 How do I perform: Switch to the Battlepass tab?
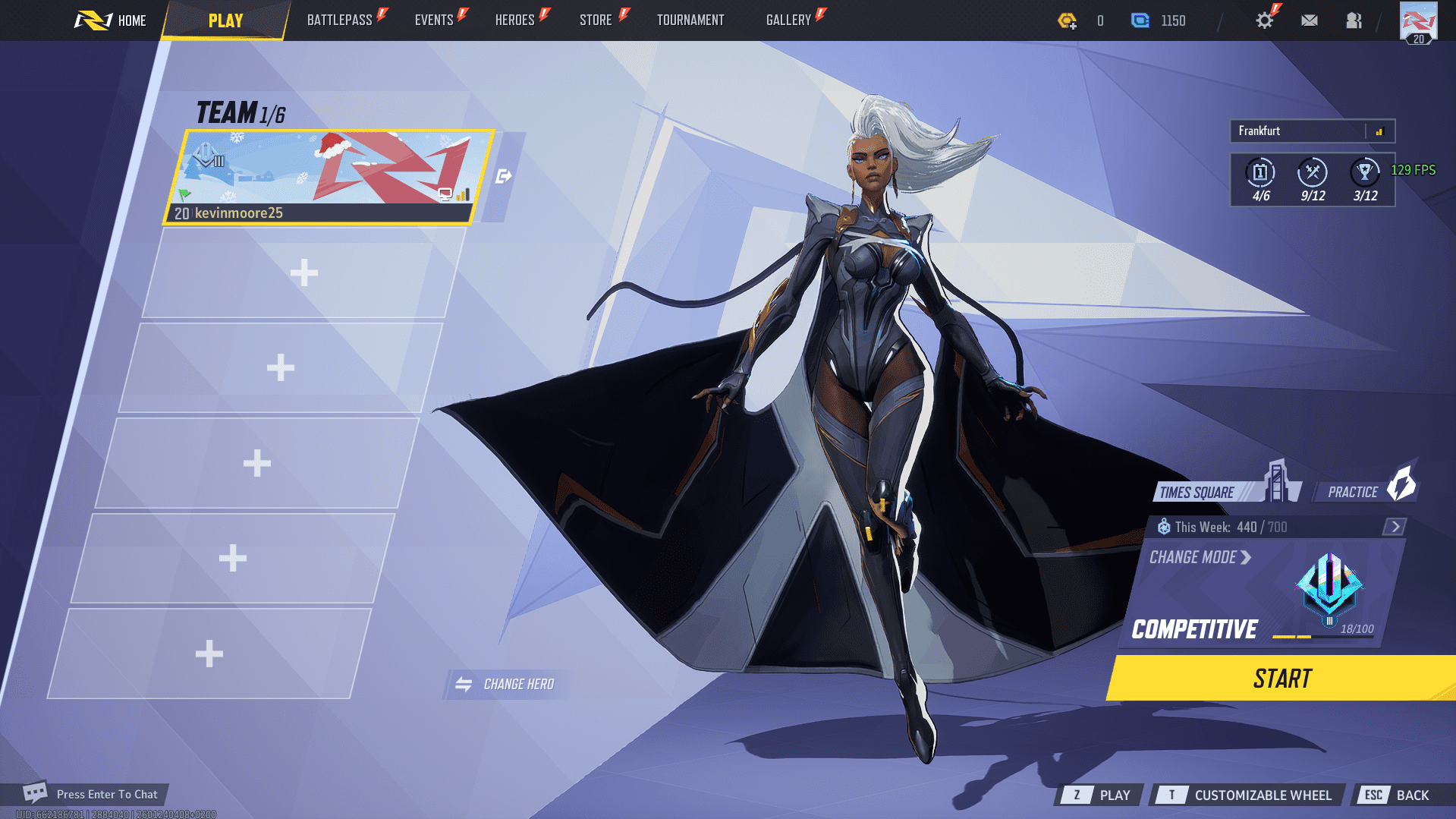[x=341, y=20]
